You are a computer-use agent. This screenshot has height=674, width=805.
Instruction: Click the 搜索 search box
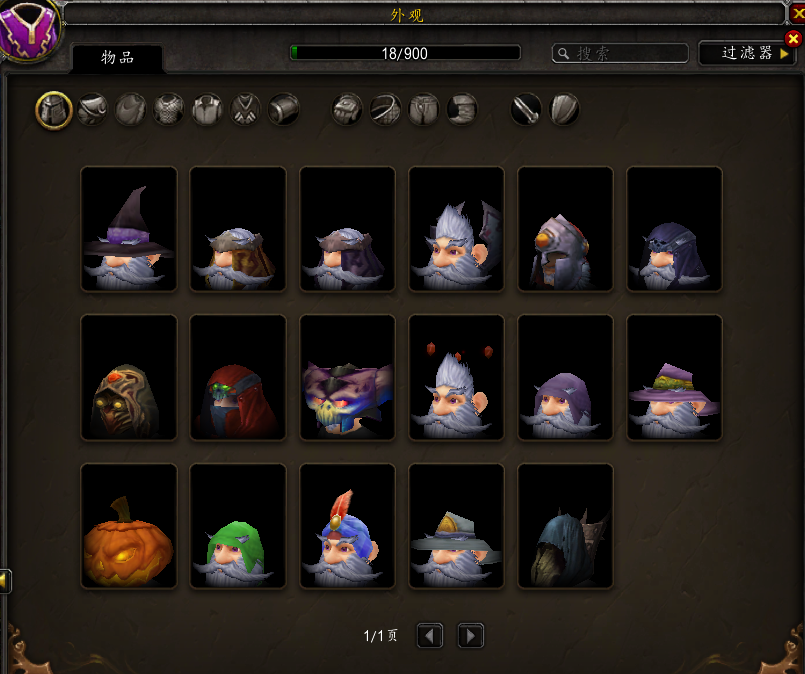622,53
